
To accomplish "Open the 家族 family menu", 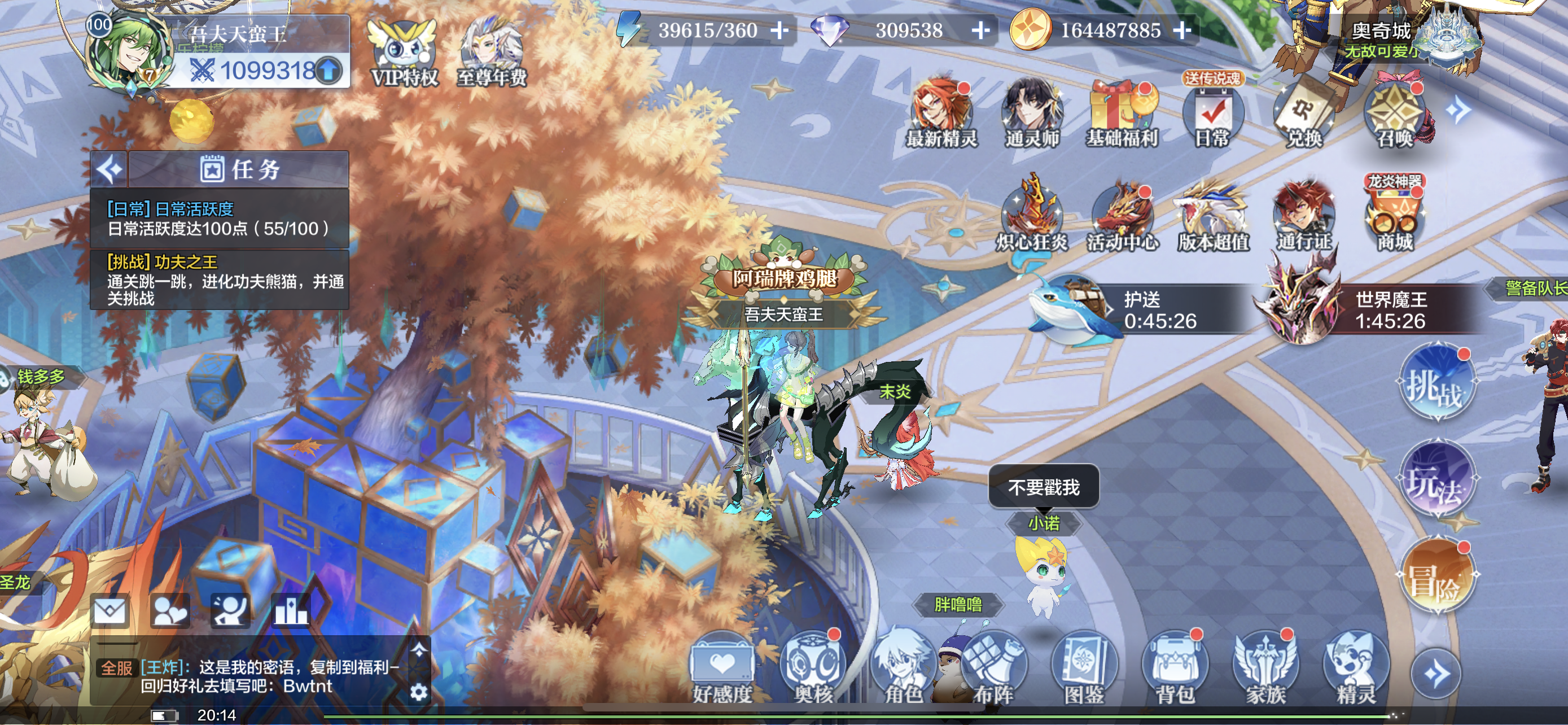I will 1265,670.
